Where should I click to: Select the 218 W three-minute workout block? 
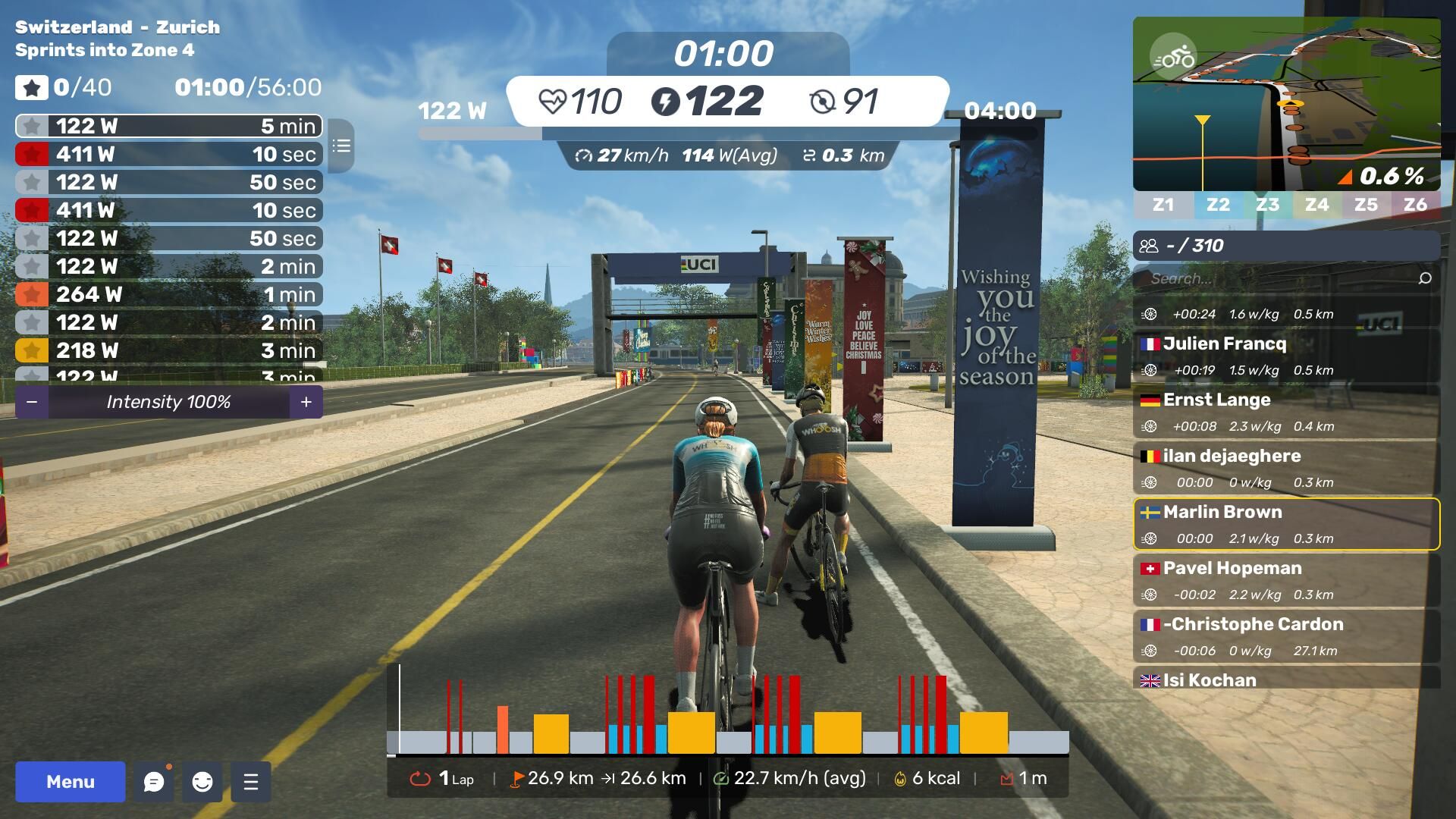pos(168,350)
